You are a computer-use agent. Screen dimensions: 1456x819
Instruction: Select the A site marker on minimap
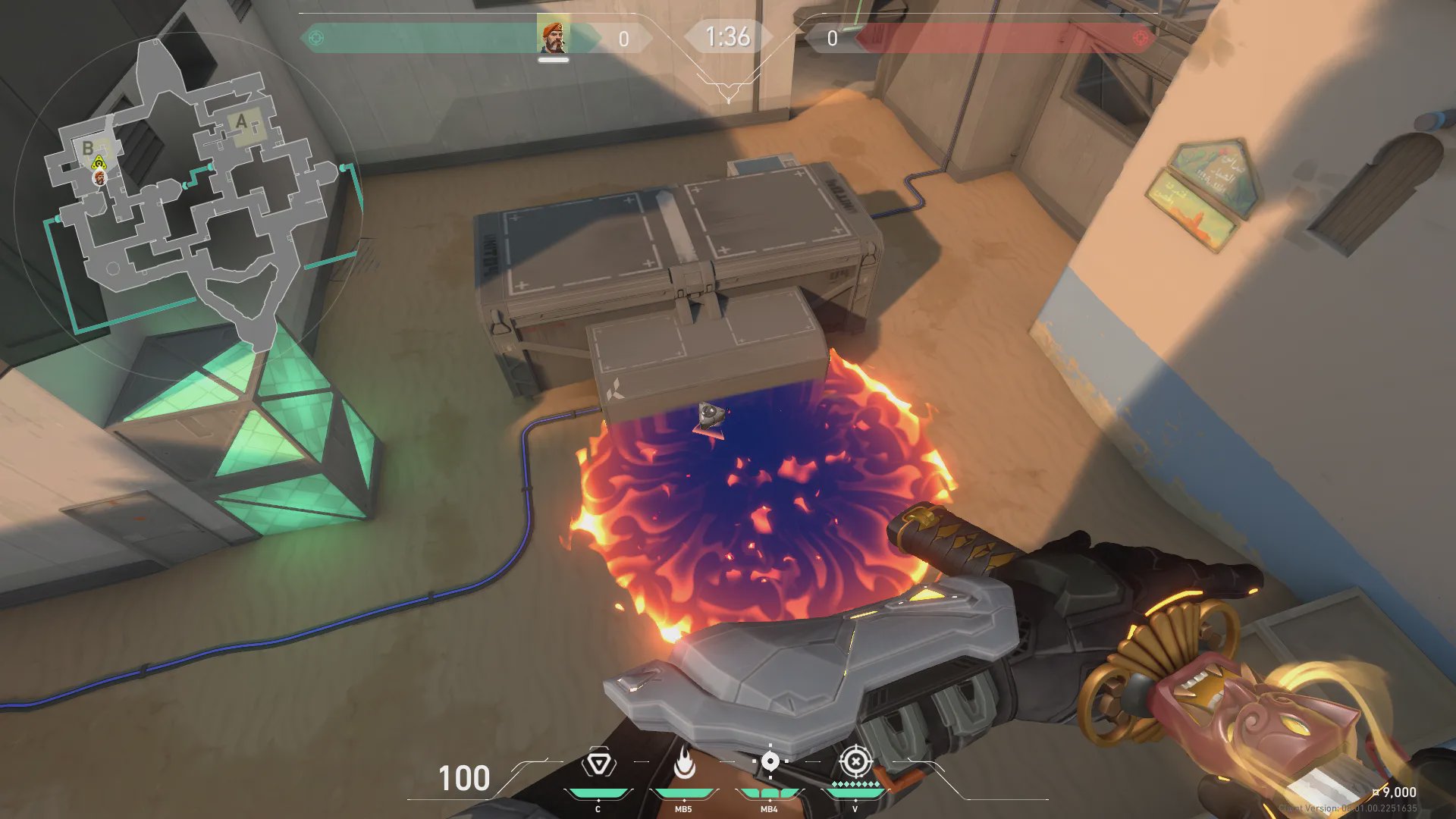[x=243, y=122]
